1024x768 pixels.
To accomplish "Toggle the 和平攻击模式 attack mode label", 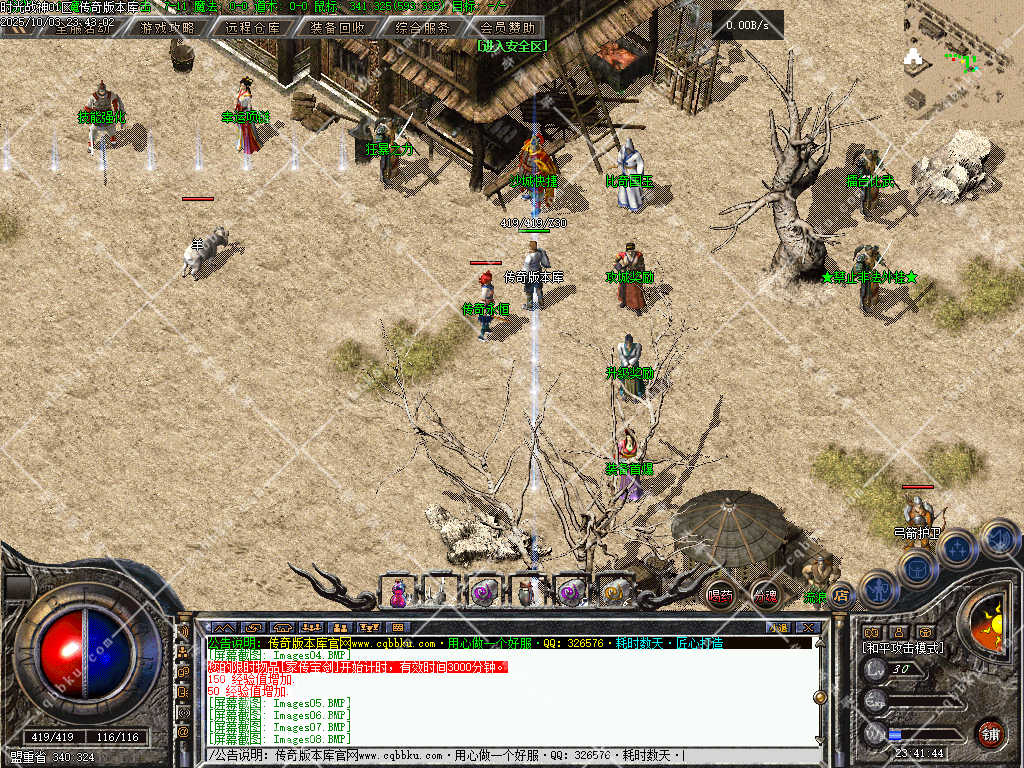I will point(903,649).
